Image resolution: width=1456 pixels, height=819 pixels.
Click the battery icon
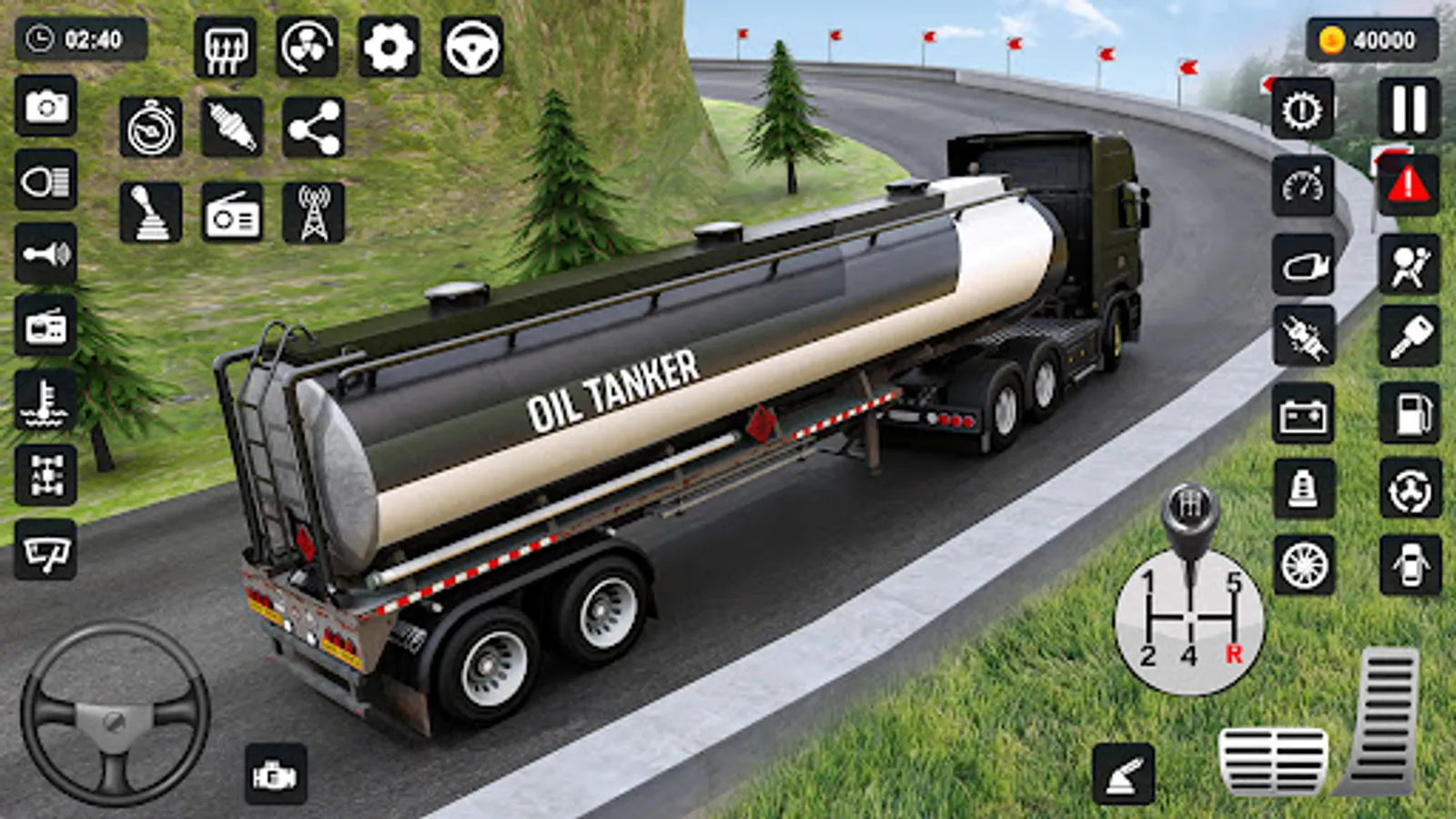[1303, 415]
